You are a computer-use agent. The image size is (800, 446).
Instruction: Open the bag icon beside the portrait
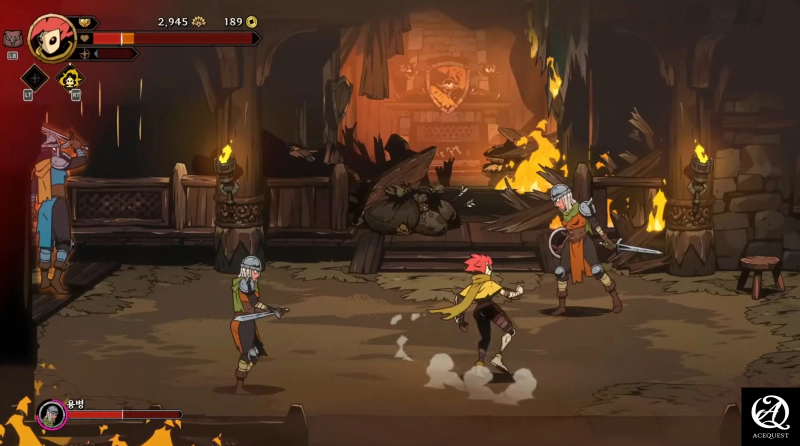point(12,39)
